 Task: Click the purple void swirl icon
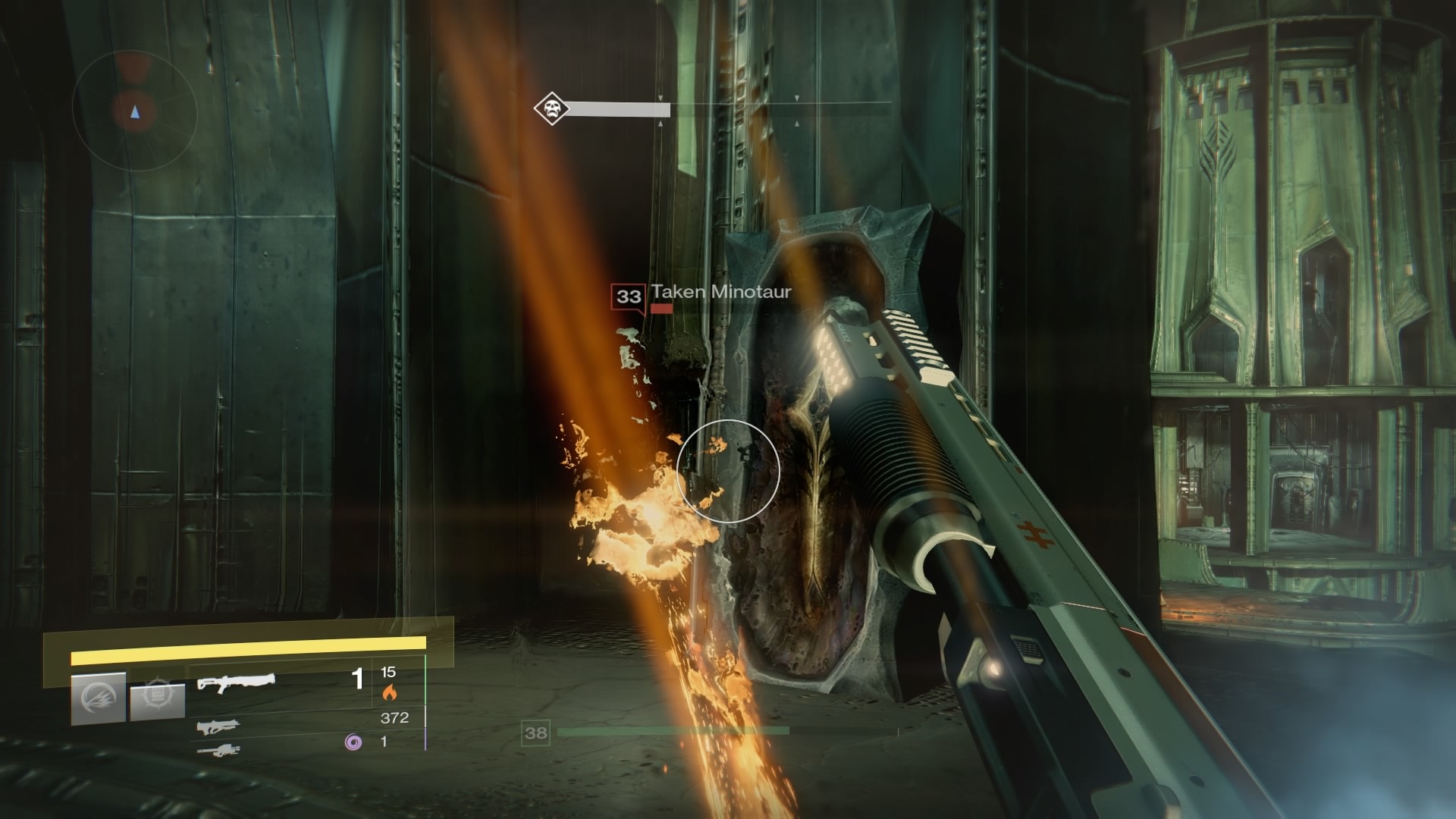pyautogui.click(x=353, y=742)
